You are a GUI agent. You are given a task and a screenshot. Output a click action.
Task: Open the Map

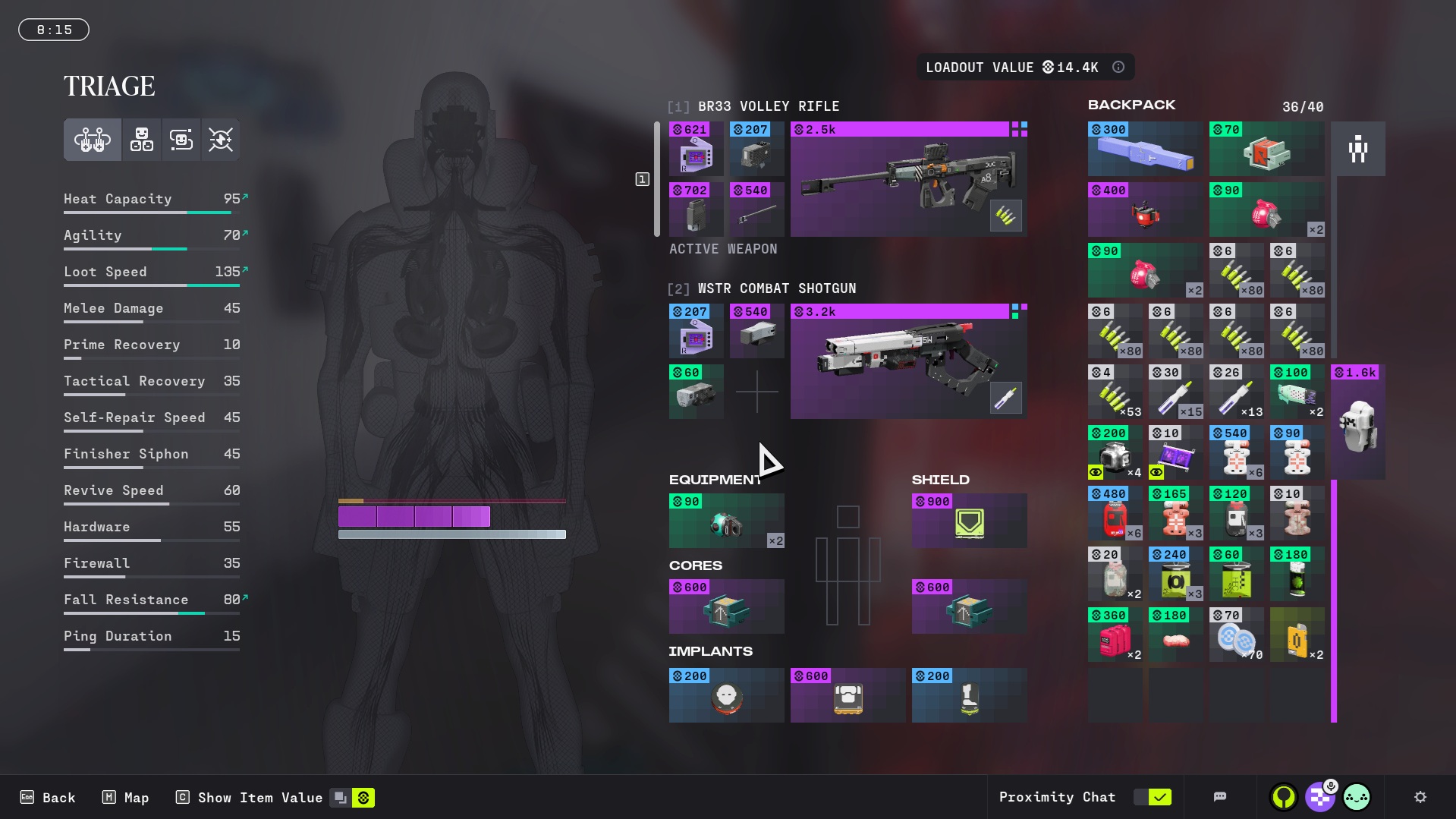(x=126, y=798)
